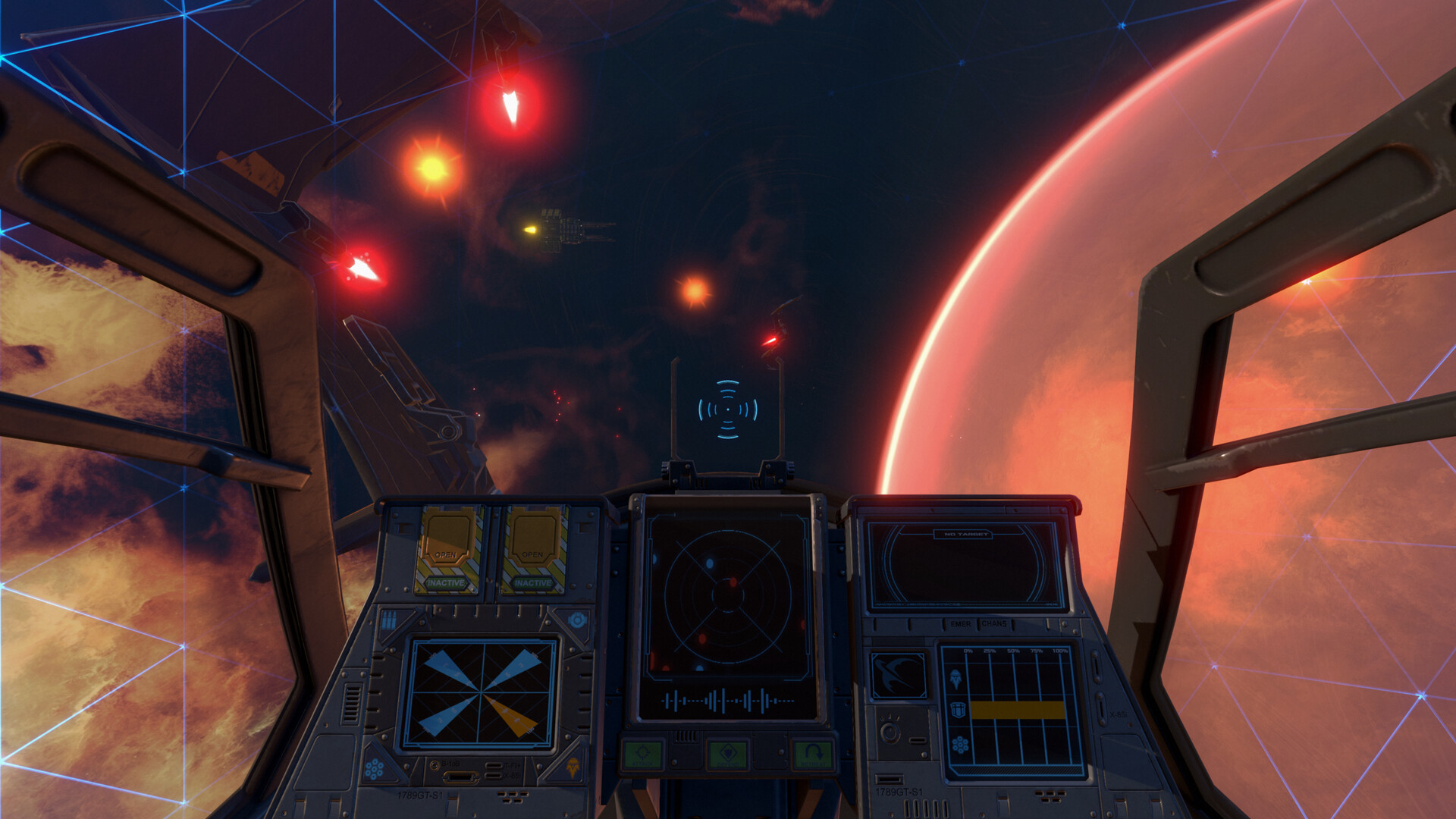This screenshot has width=1456, height=819.
Task: Select the hex-cluster countermeasures icon on the status panel
Action: pos(960,744)
